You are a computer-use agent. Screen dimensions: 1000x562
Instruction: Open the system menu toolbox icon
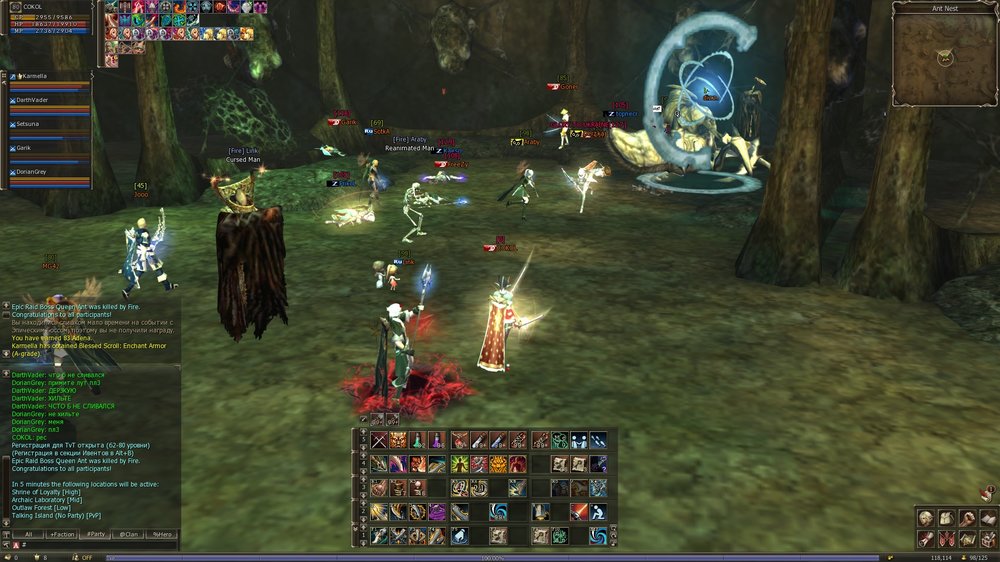[x=988, y=539]
